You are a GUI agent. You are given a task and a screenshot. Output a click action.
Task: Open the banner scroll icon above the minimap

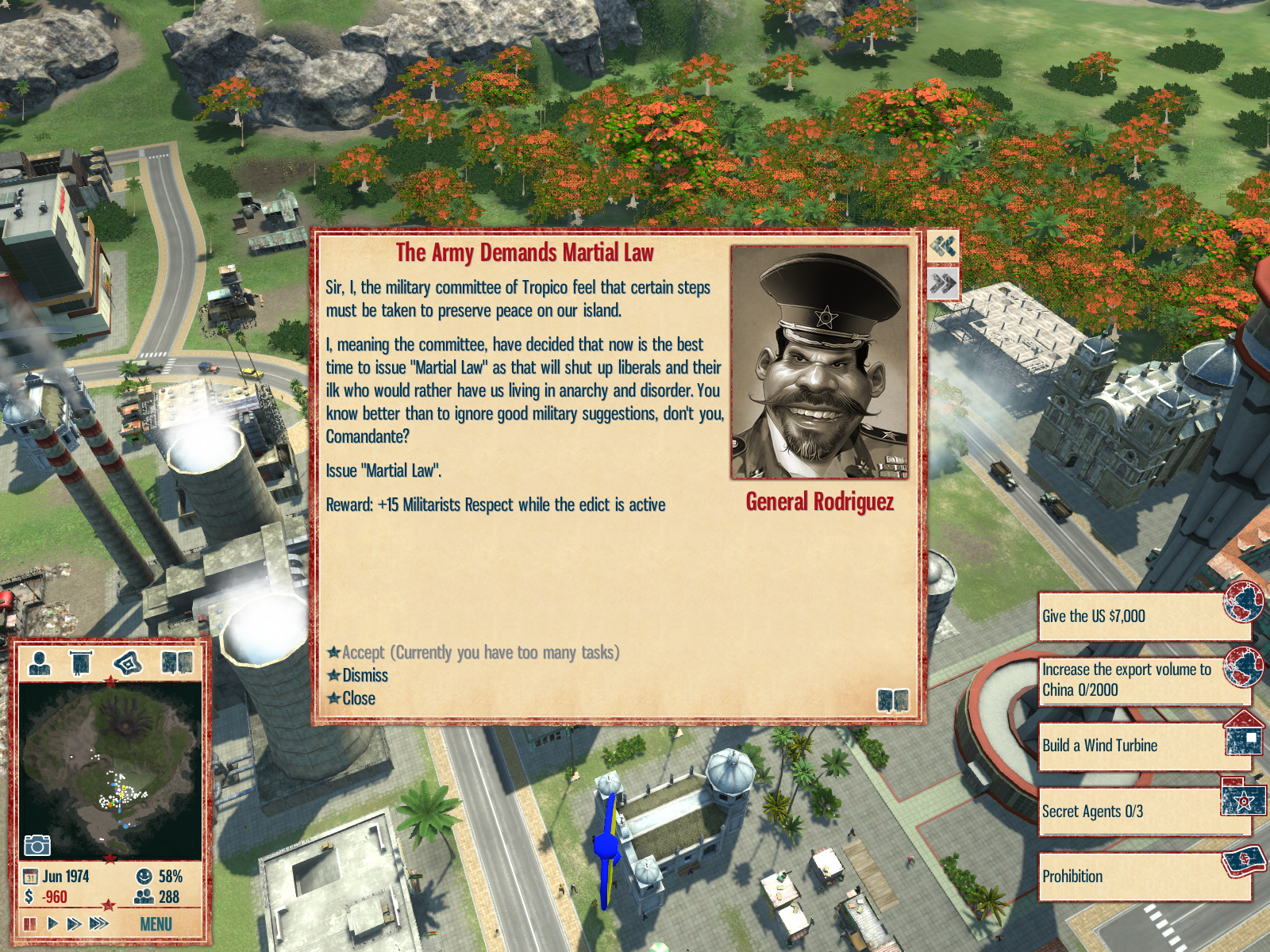(81, 662)
